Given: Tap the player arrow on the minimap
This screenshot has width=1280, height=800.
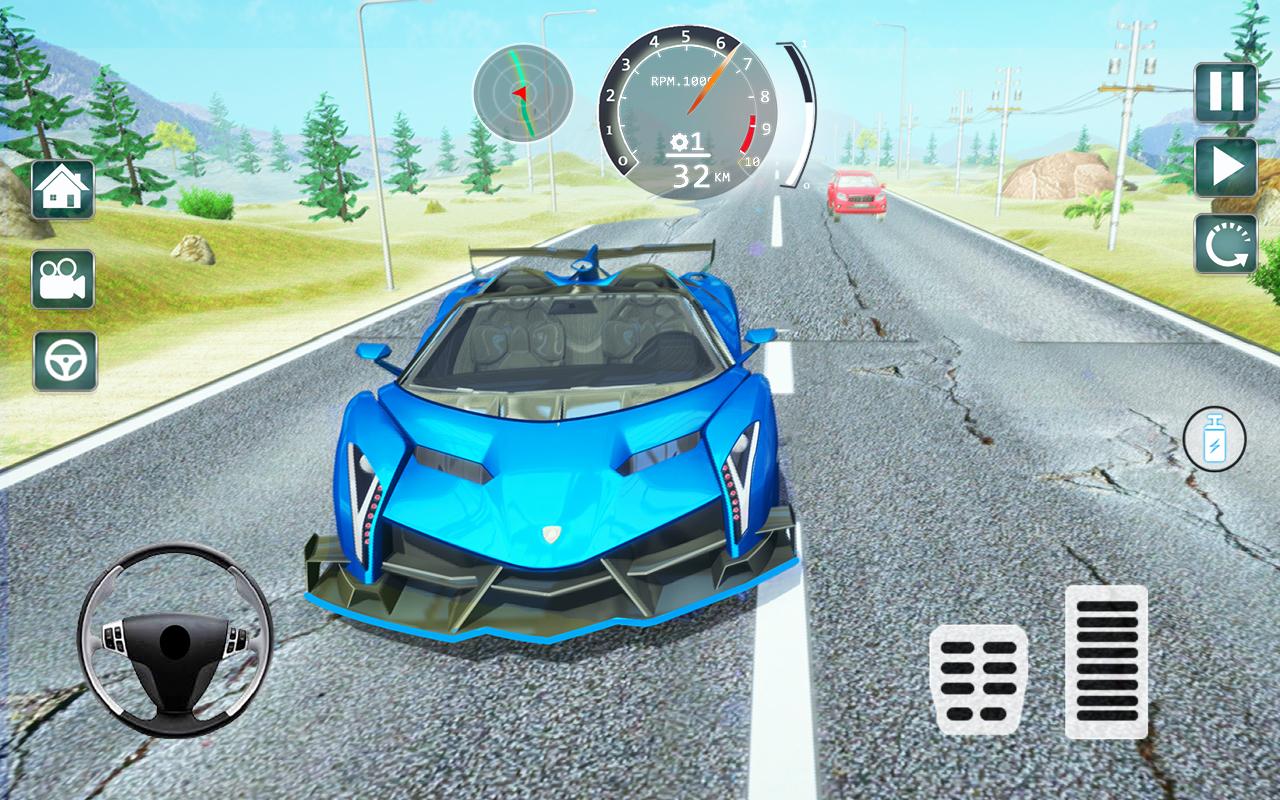Looking at the screenshot, I should tap(521, 92).
